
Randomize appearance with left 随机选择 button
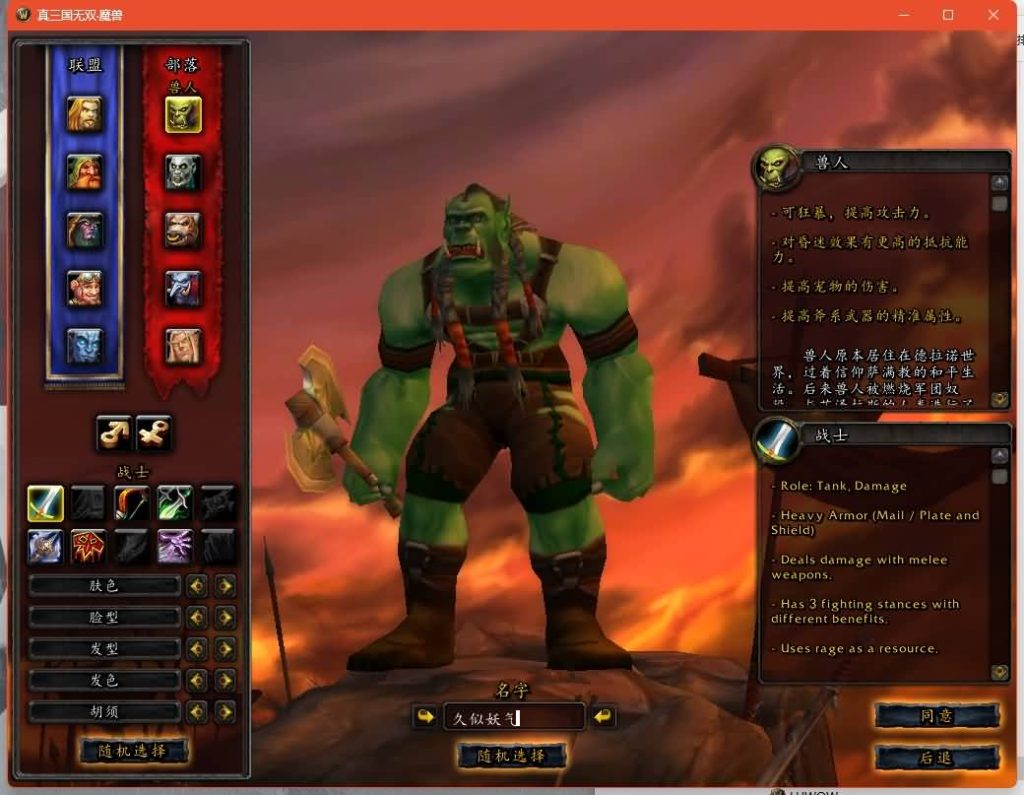[x=134, y=751]
